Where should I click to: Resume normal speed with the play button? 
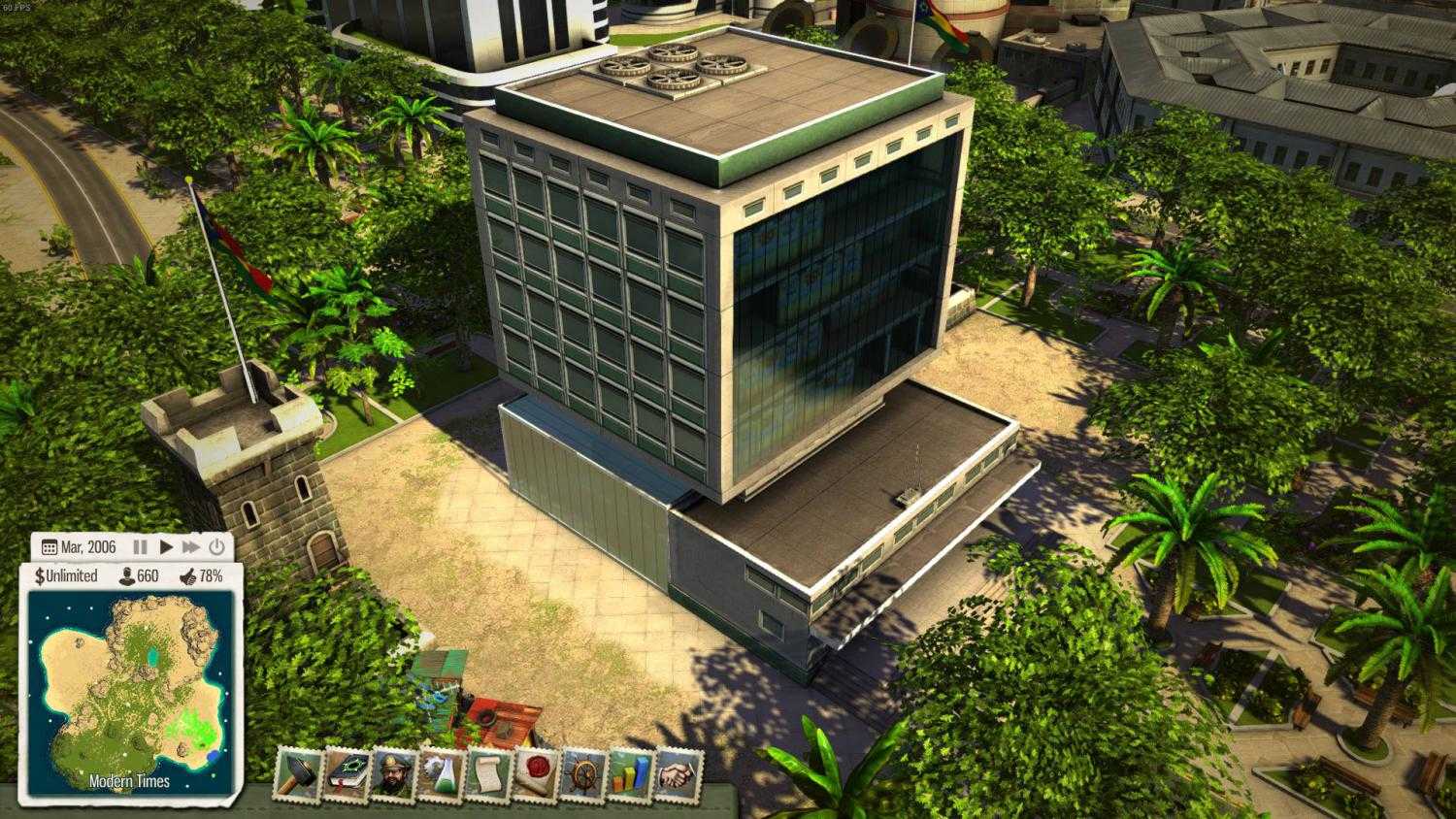[x=164, y=546]
